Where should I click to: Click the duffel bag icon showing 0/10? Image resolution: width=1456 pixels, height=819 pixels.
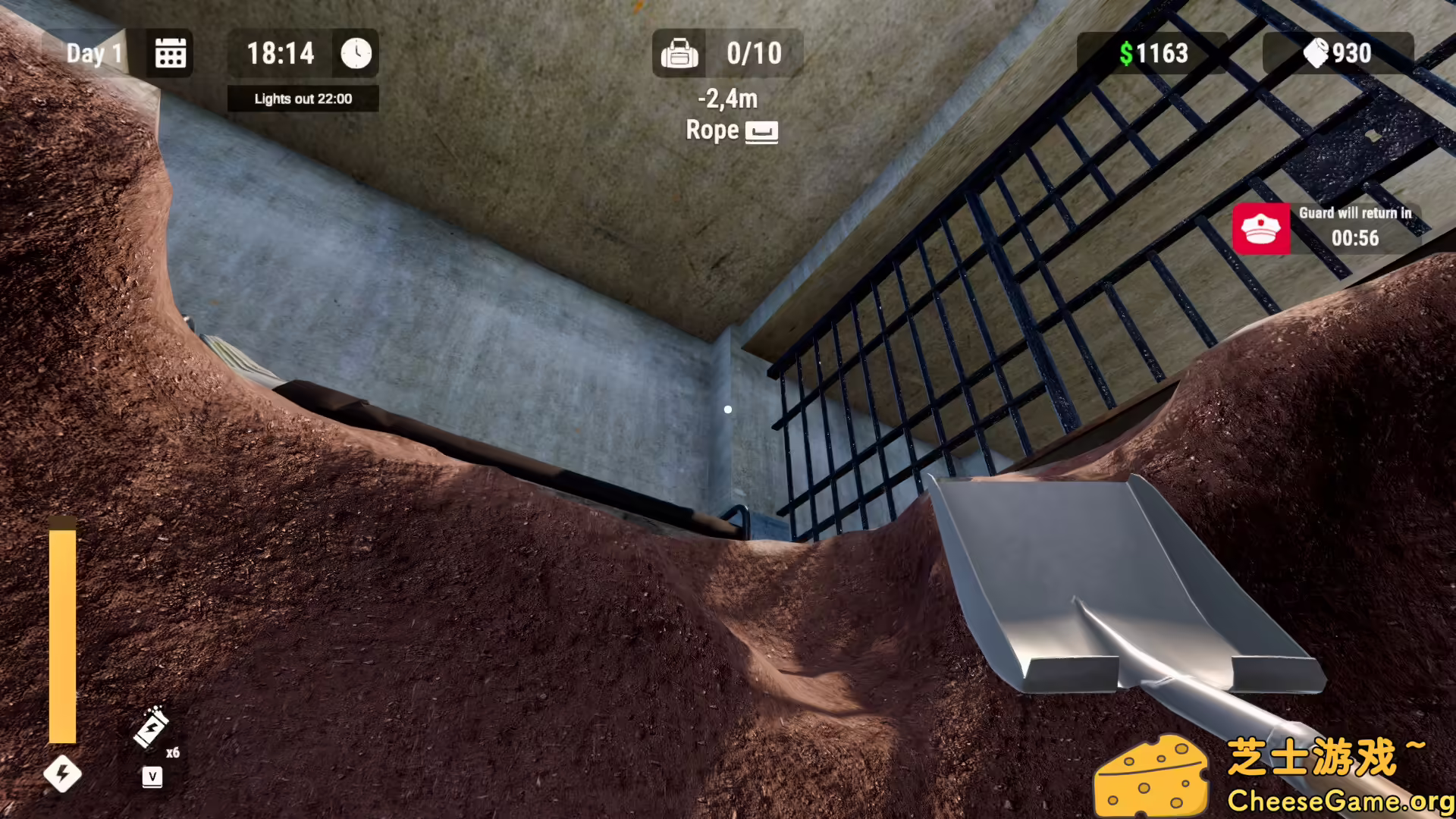680,52
